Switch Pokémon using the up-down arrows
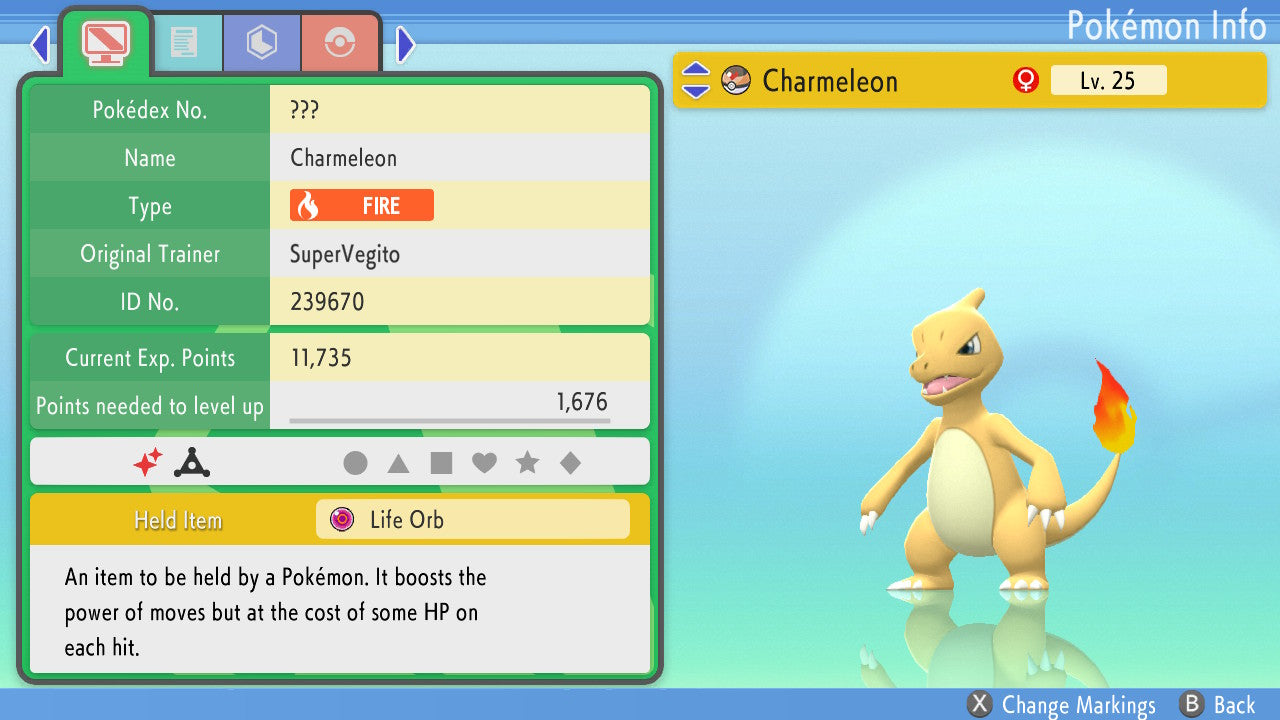Viewport: 1280px width, 720px height. click(695, 81)
